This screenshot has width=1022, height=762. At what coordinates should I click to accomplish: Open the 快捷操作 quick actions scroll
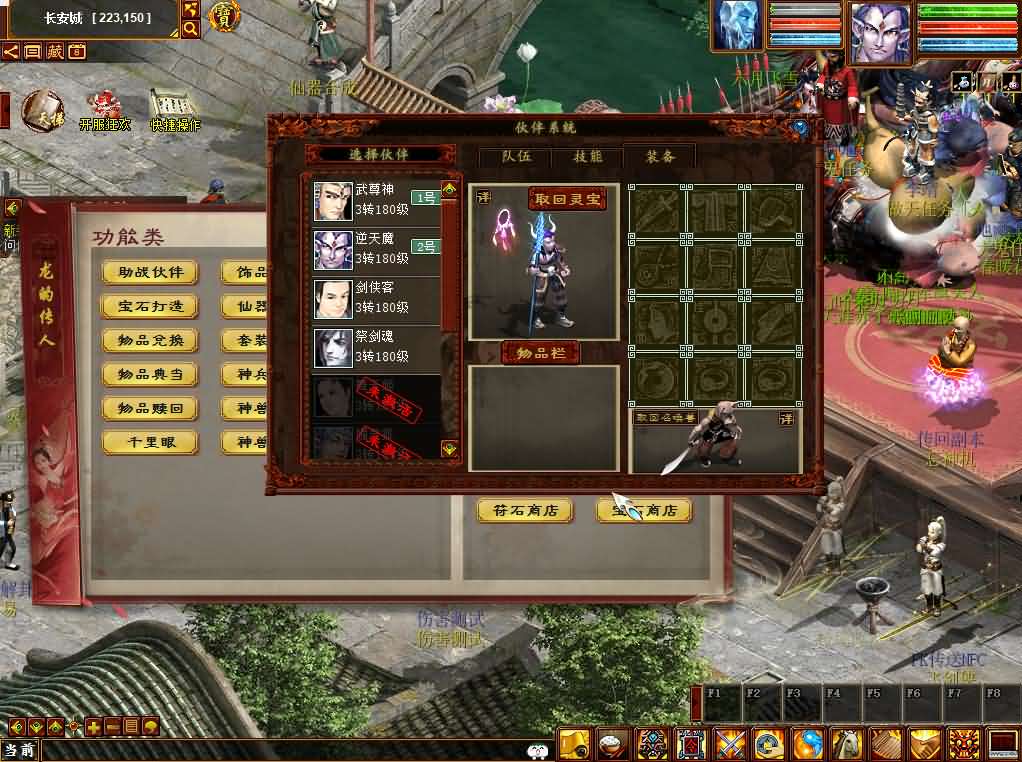point(174,110)
